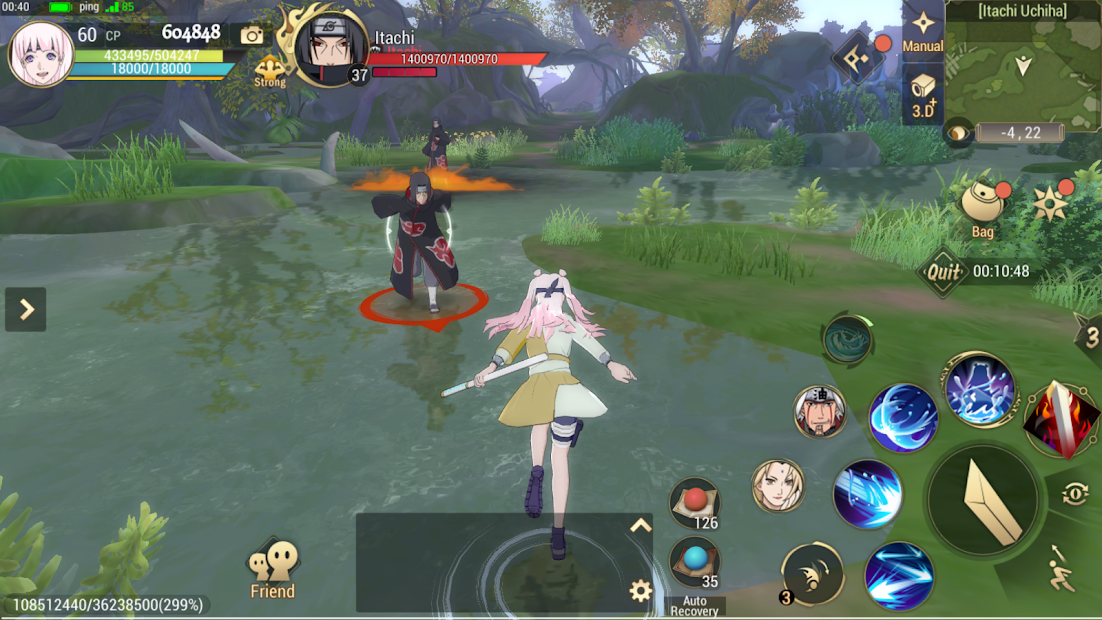Open the Bag inventory
1102x620 pixels.
pos(982,206)
